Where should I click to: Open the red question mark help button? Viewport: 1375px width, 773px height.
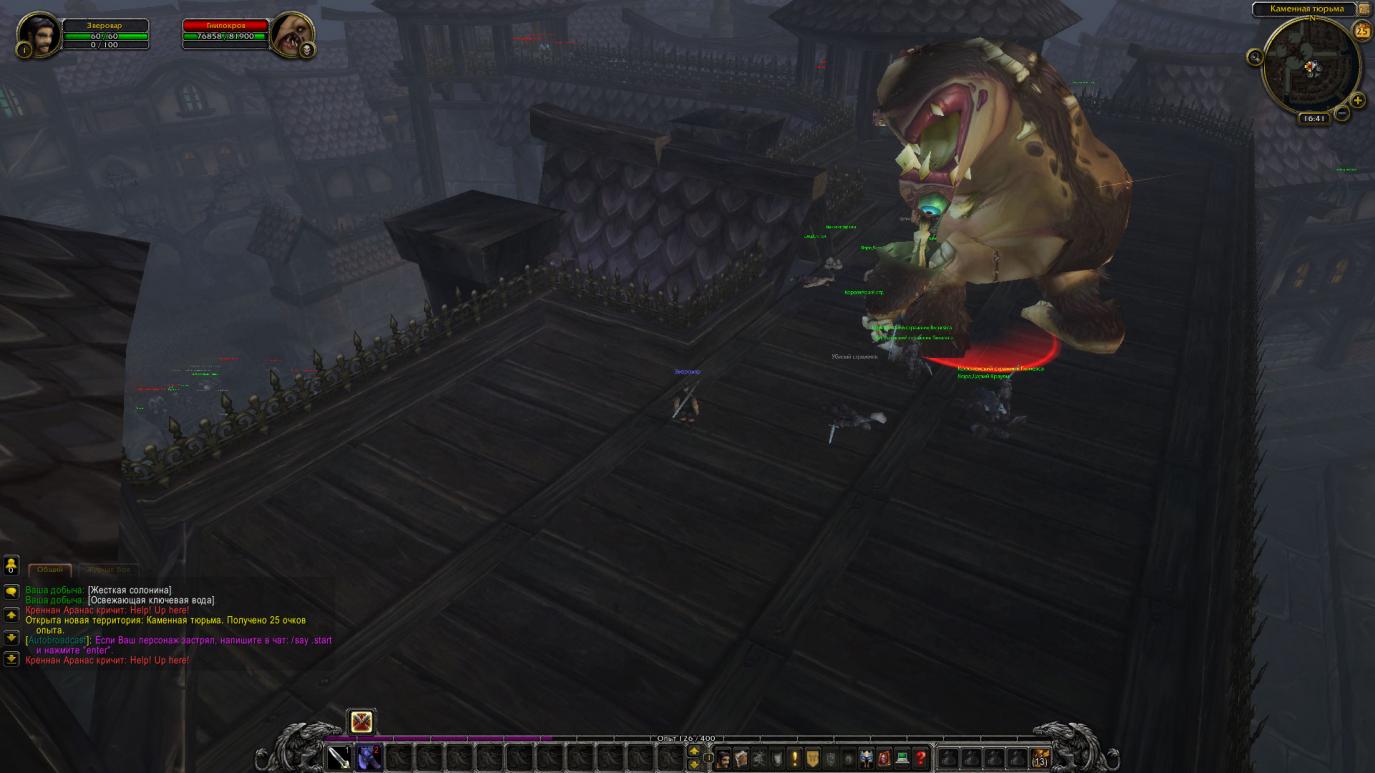click(x=920, y=759)
